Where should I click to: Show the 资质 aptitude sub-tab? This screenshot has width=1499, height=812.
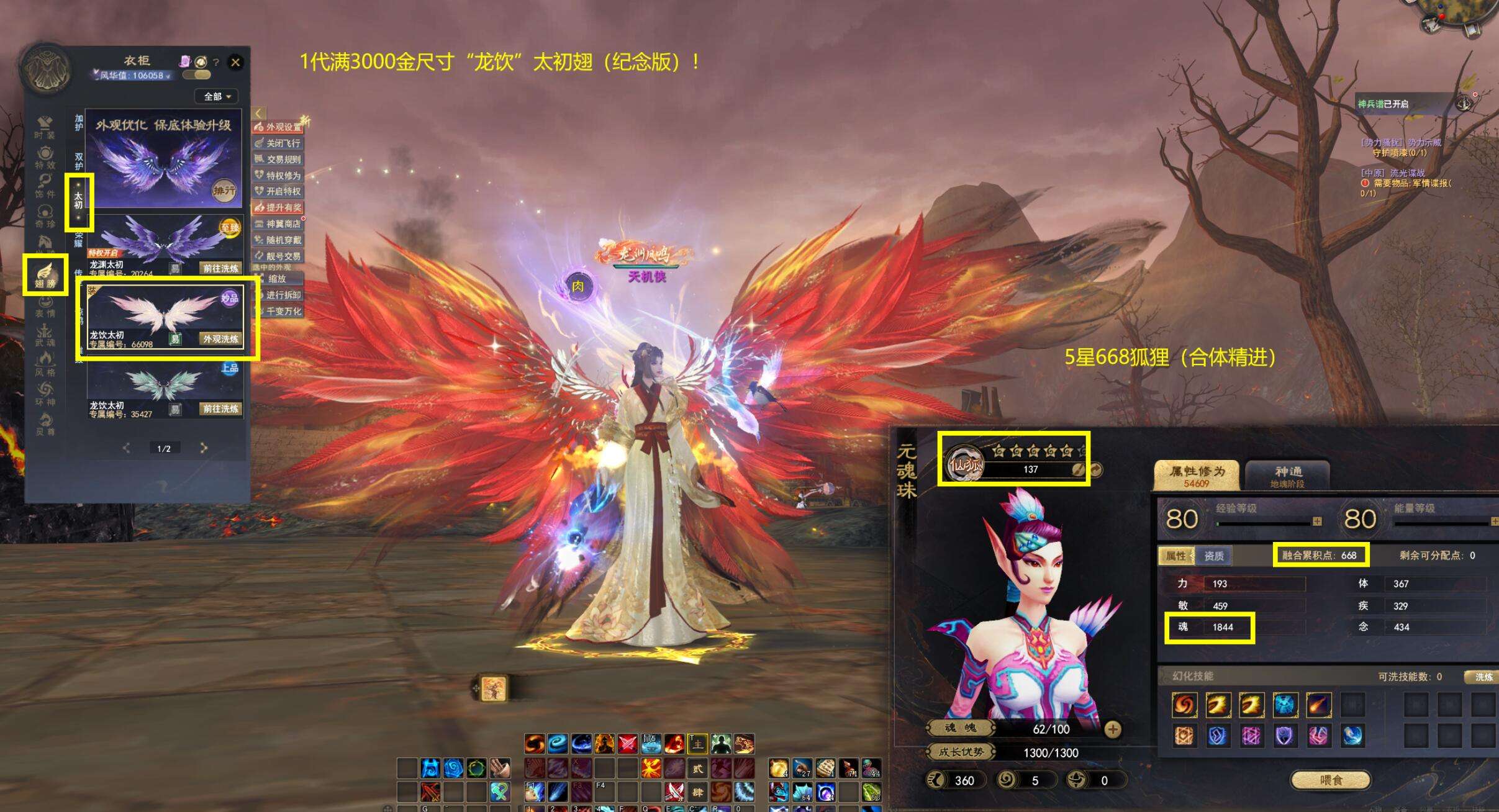point(1213,556)
